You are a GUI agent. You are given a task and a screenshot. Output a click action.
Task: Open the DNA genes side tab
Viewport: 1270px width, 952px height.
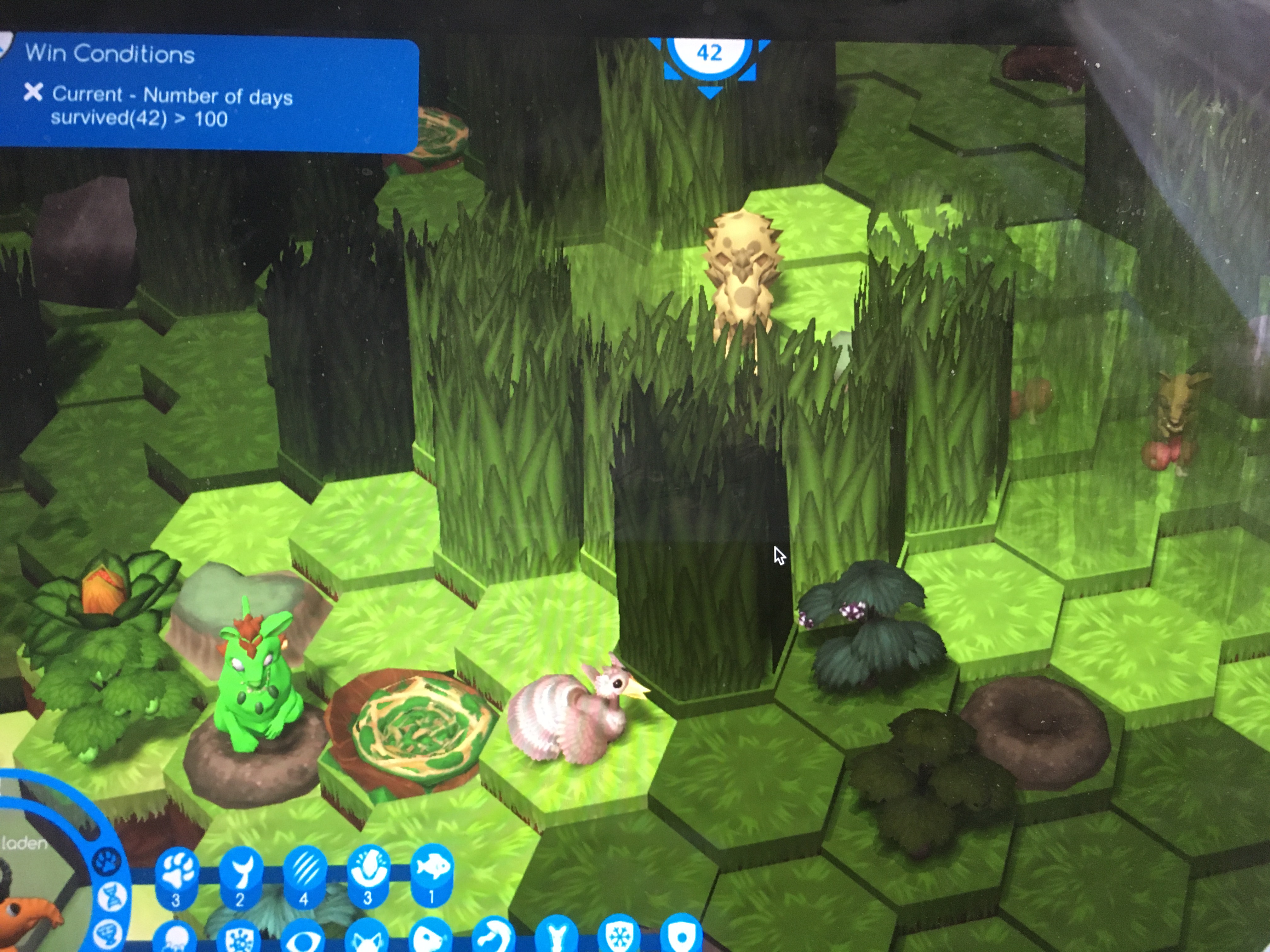tap(110, 897)
